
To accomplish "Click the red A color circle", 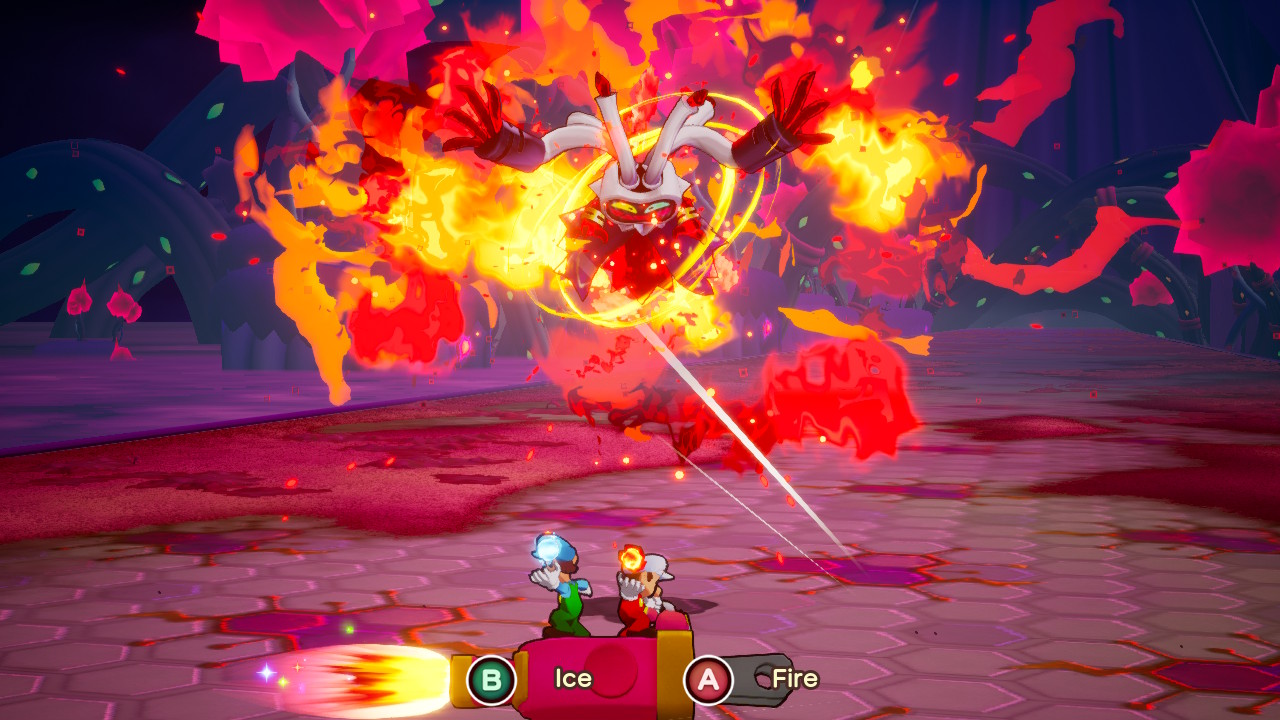I will (710, 679).
